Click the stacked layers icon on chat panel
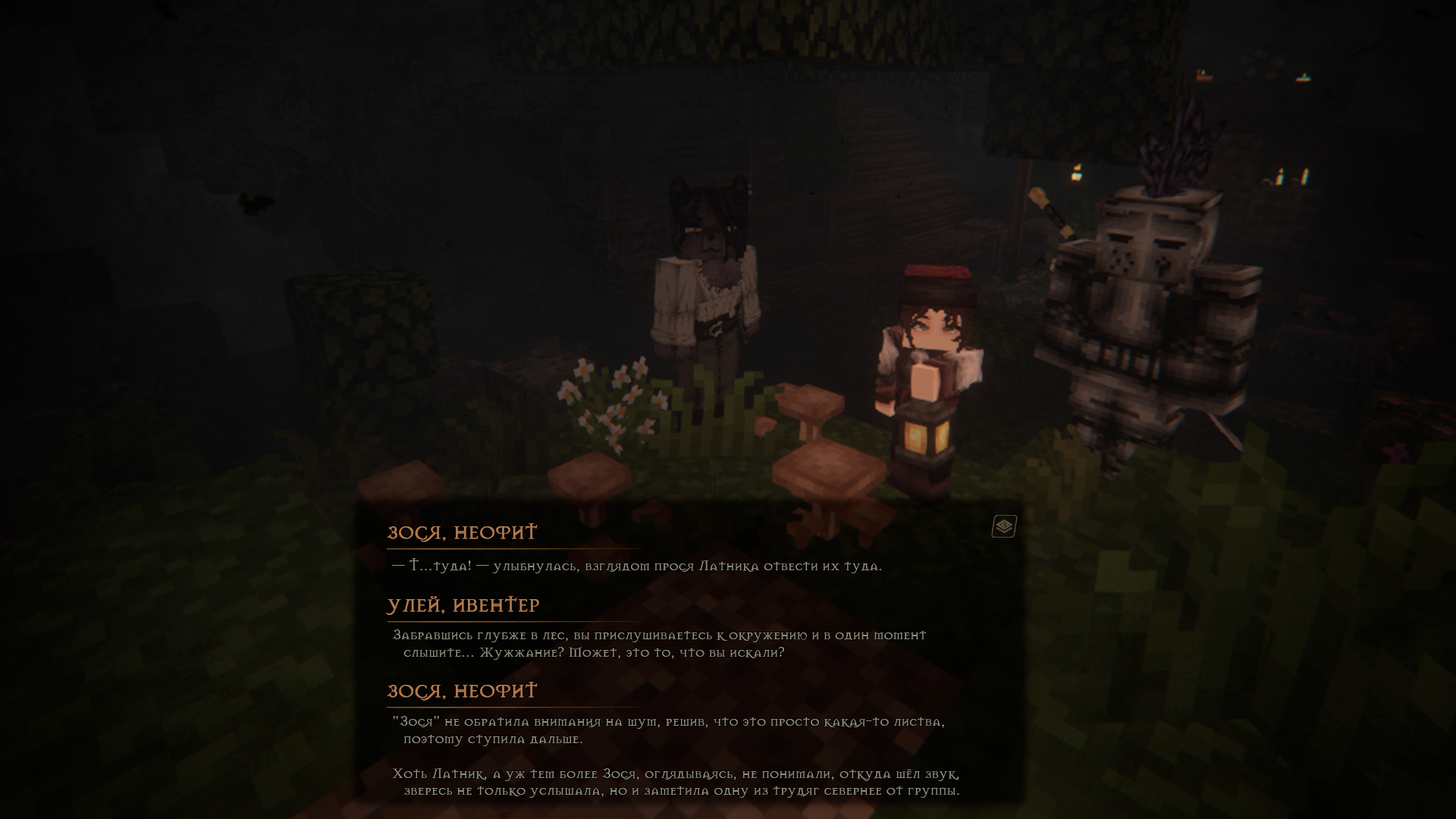The width and height of the screenshot is (1456, 819). pyautogui.click(x=1003, y=526)
